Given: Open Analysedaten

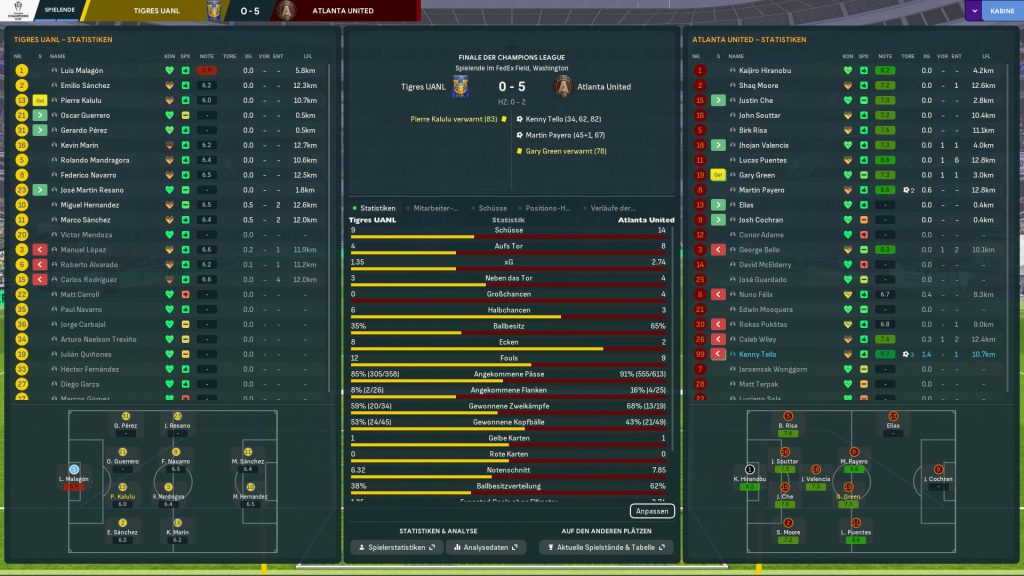Looking at the screenshot, I should click(487, 548).
